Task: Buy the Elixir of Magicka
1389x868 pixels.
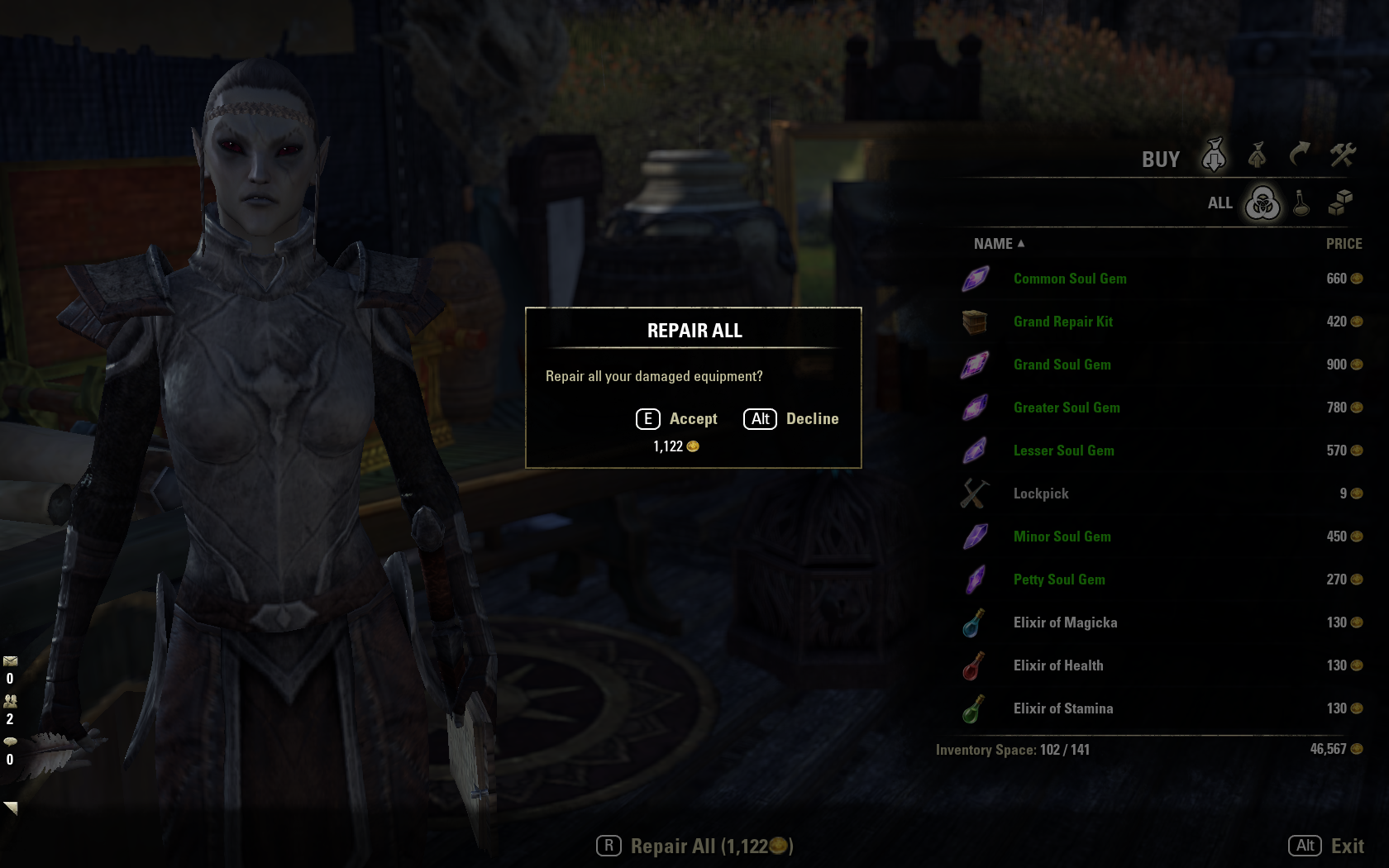Action: coord(1065,622)
